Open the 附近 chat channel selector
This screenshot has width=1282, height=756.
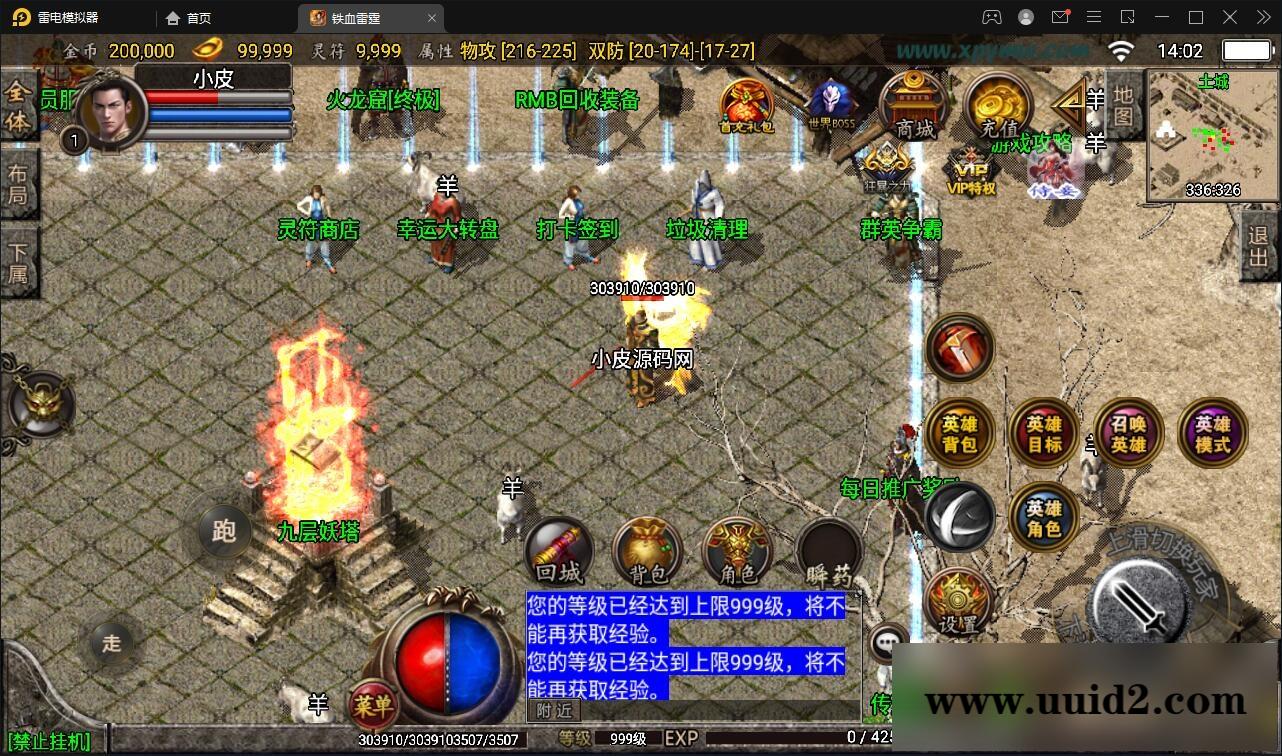point(552,712)
